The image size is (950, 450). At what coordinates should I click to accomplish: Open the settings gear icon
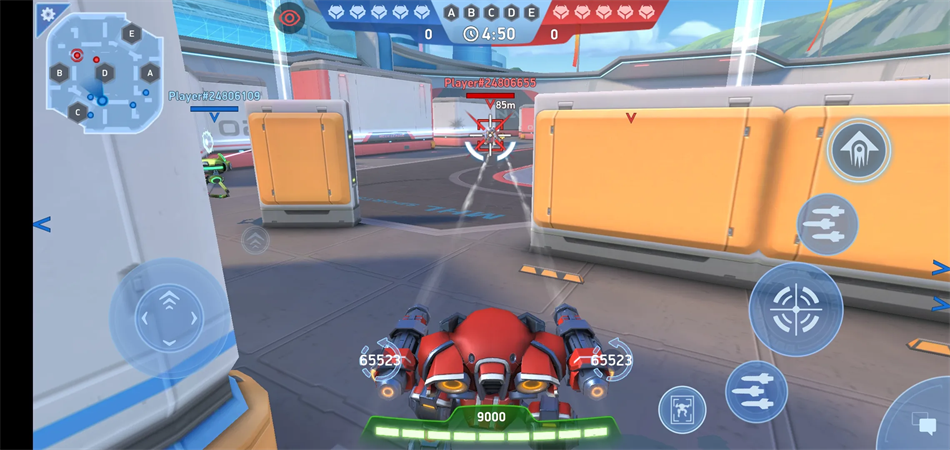point(47,14)
